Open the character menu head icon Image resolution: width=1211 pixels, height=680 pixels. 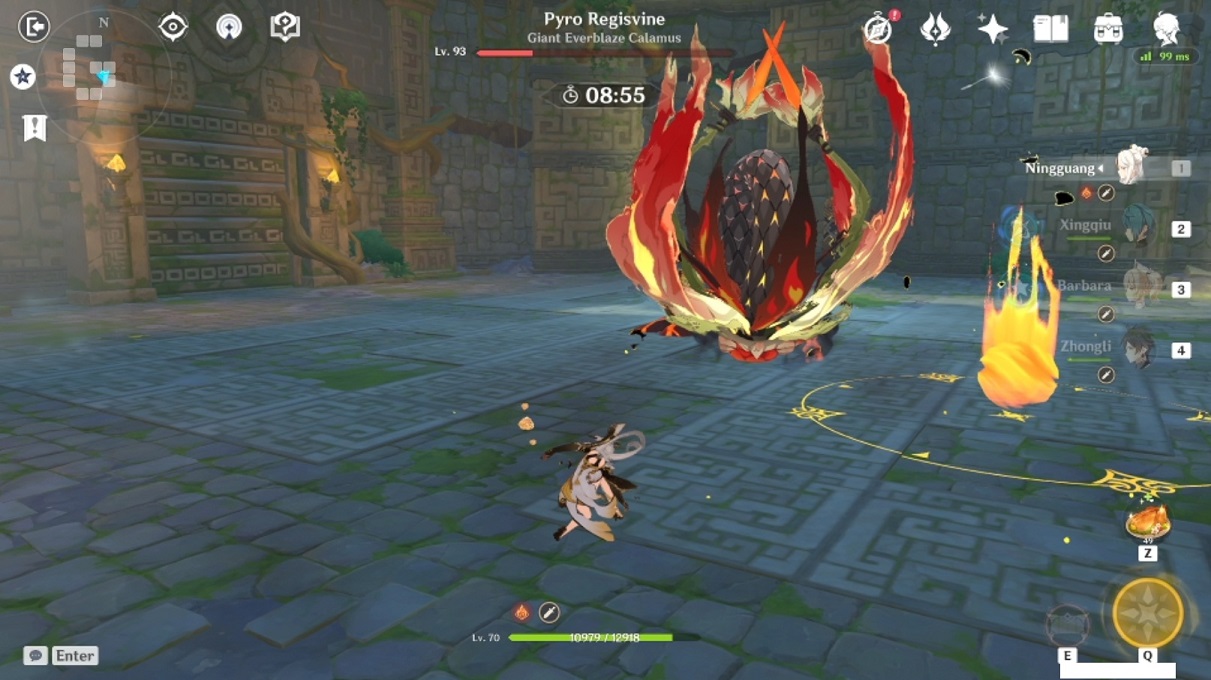pos(1166,28)
